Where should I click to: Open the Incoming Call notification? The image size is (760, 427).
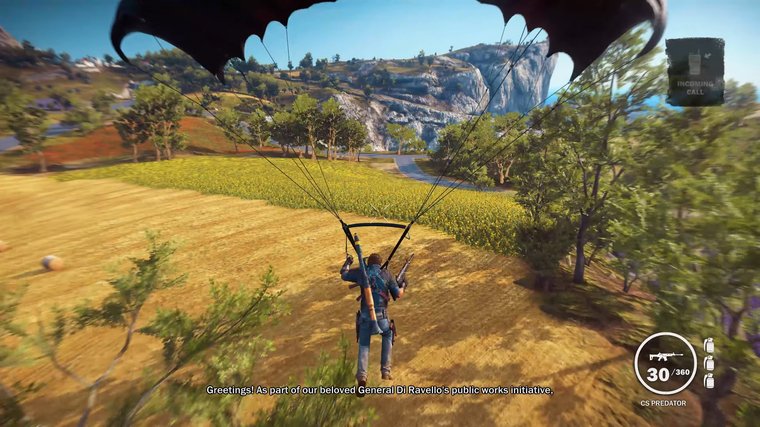coord(695,71)
